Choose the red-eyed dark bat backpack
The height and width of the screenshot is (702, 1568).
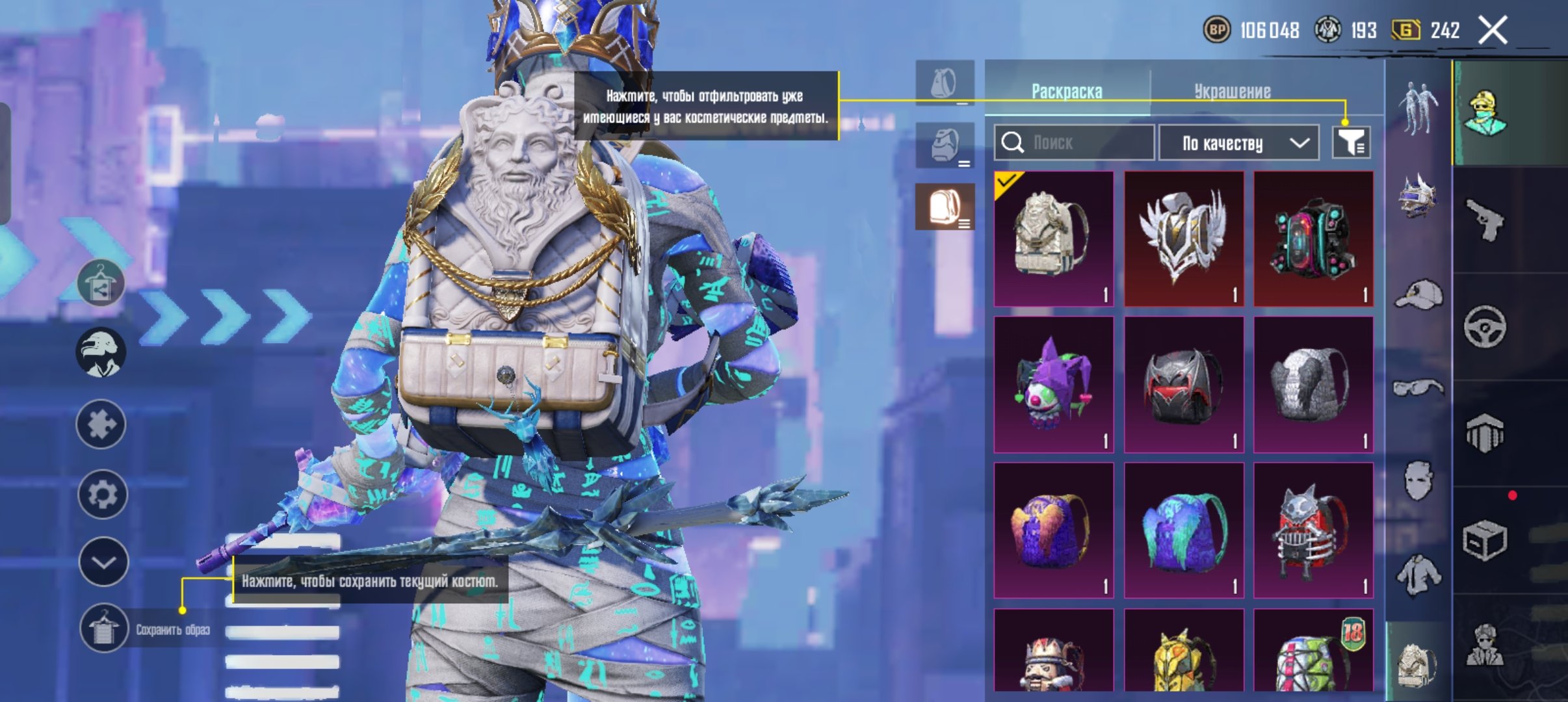(x=1184, y=385)
